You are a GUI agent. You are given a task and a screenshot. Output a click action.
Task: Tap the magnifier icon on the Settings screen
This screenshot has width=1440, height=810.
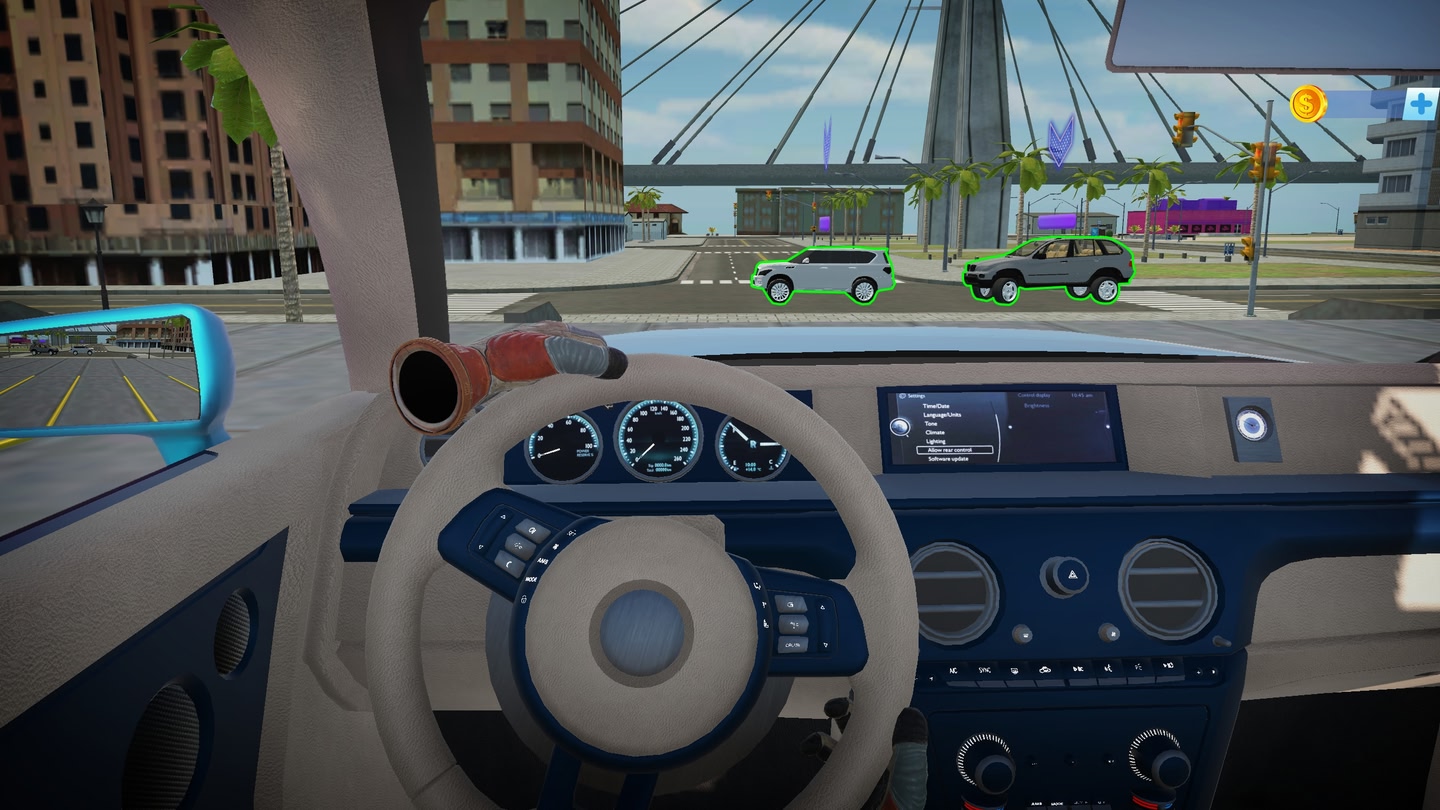(900, 427)
